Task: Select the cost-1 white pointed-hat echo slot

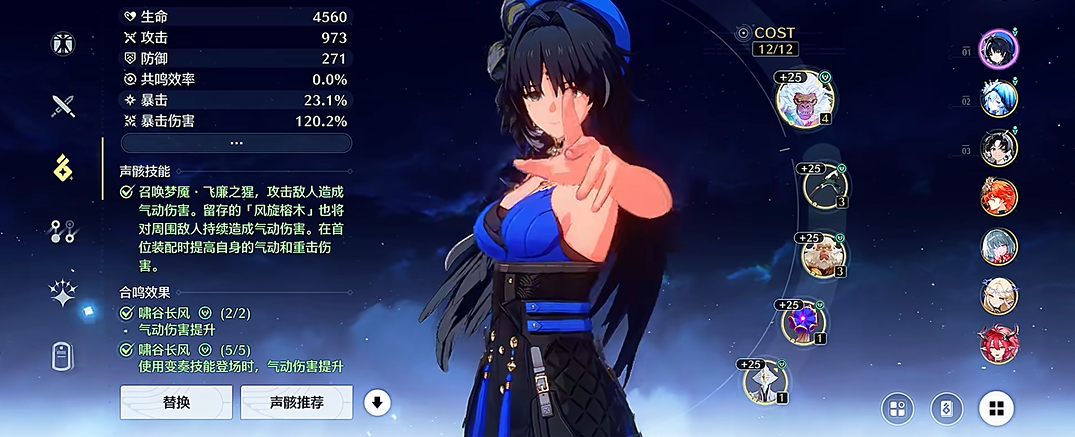Action: (x=765, y=381)
